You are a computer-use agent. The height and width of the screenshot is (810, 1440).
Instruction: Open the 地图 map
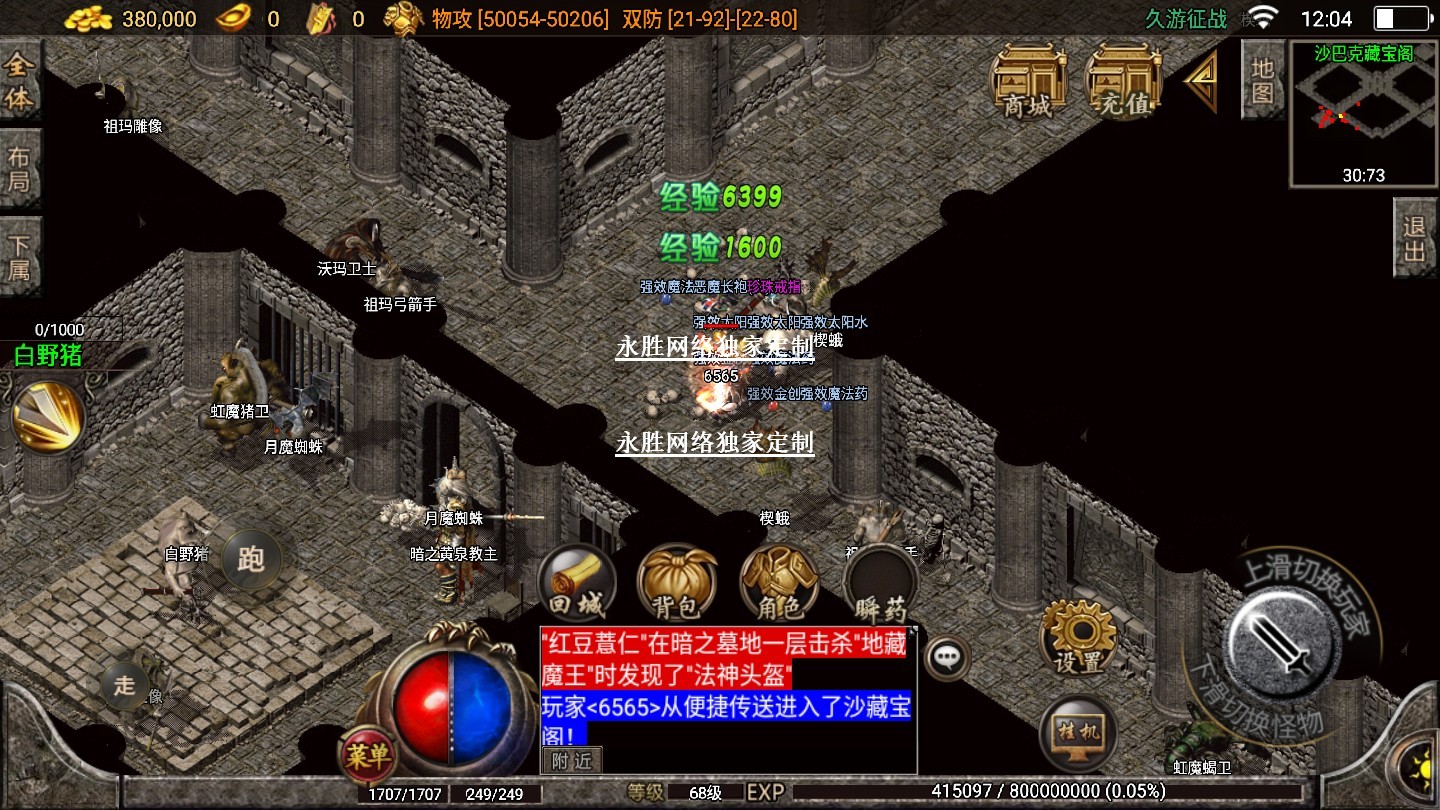click(x=1262, y=80)
